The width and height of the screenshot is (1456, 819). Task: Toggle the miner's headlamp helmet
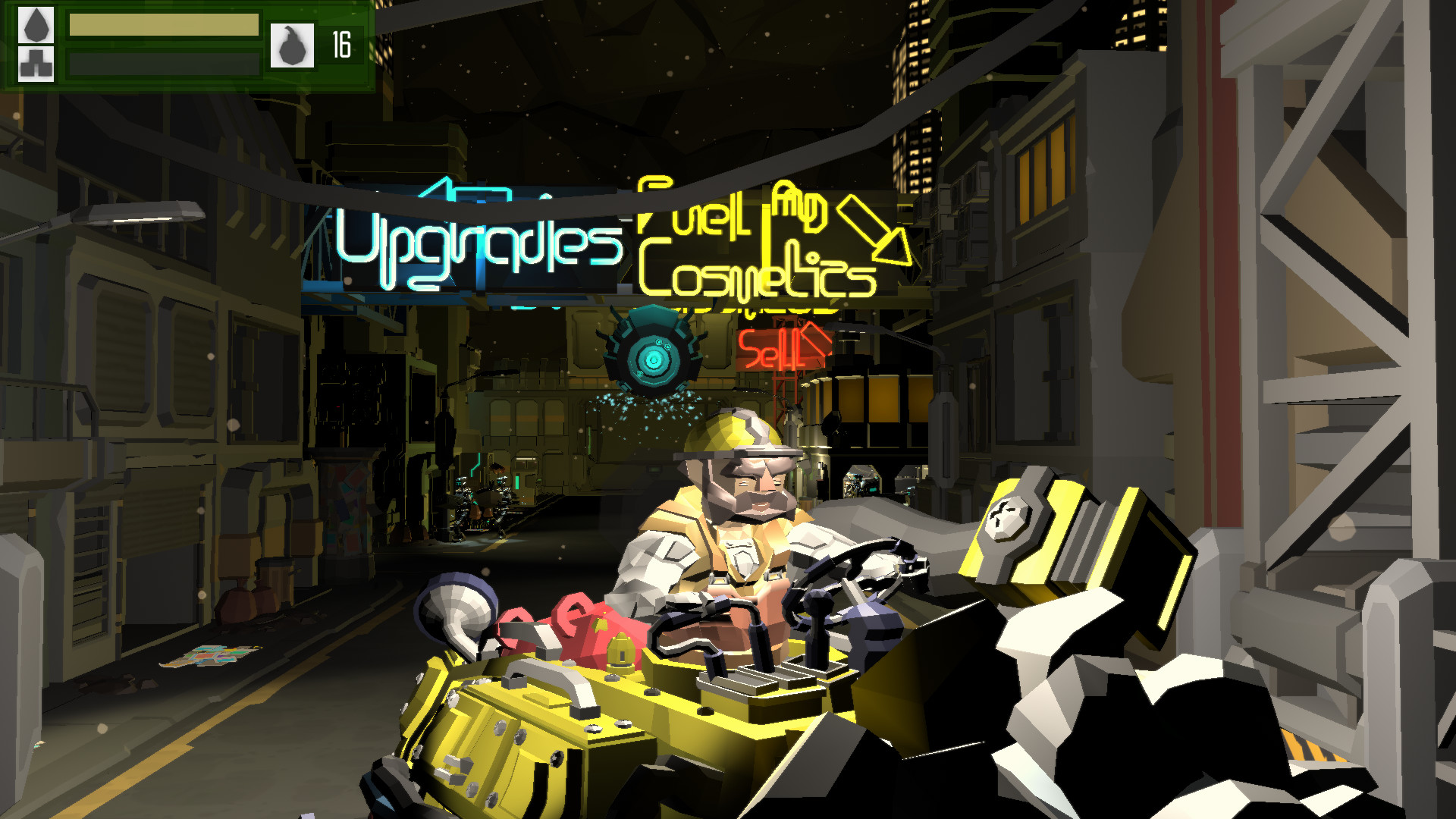pyautogui.click(x=732, y=440)
